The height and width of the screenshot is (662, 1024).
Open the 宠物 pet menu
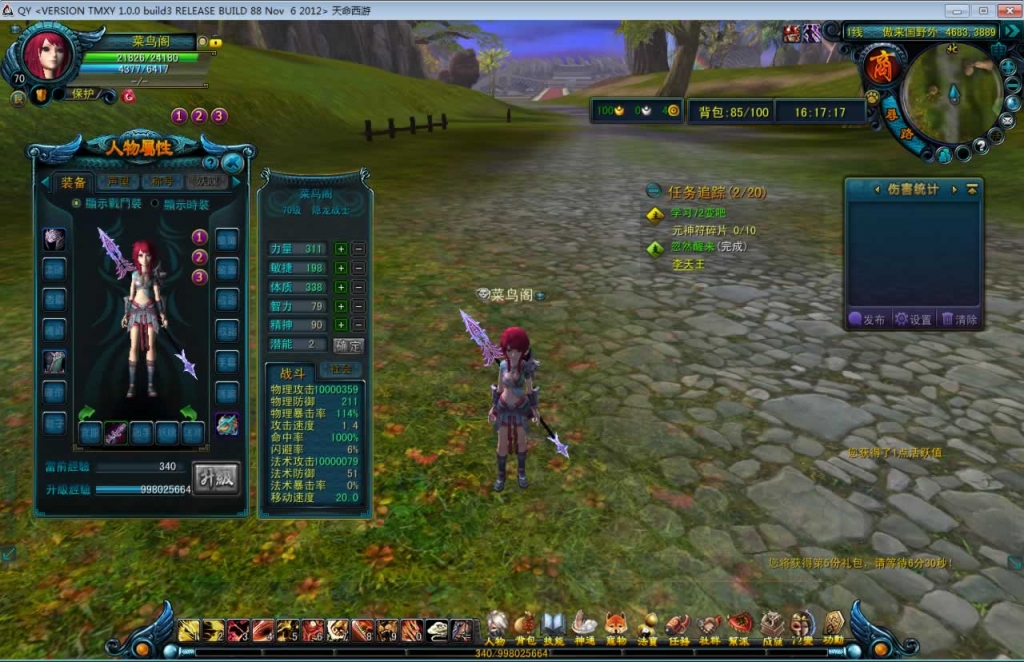pos(616,626)
